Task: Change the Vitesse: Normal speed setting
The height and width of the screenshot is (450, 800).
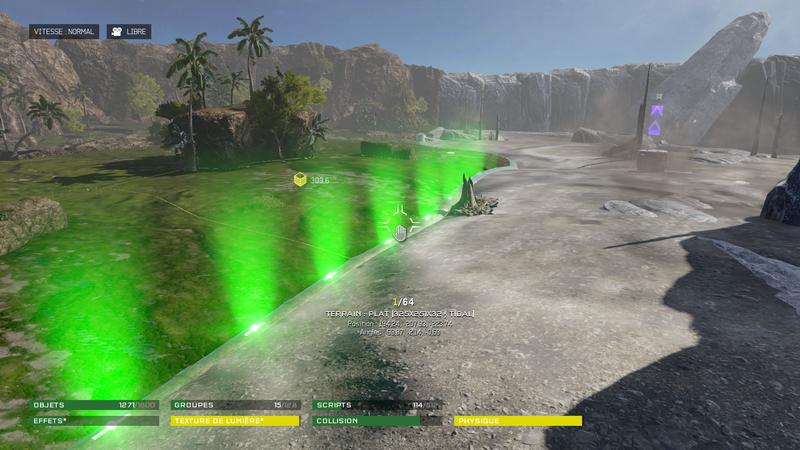Action: [x=64, y=32]
